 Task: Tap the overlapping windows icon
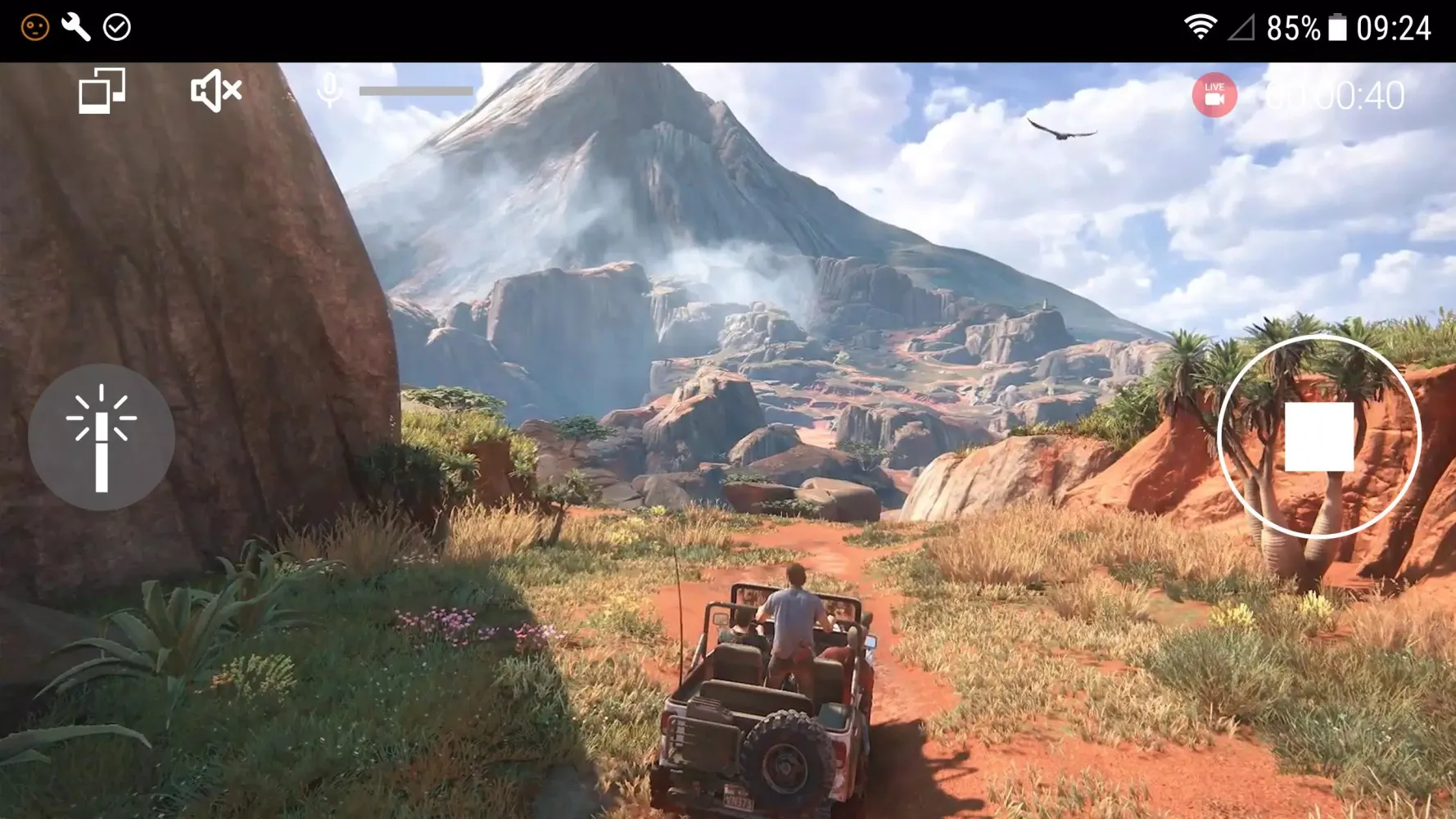click(102, 90)
